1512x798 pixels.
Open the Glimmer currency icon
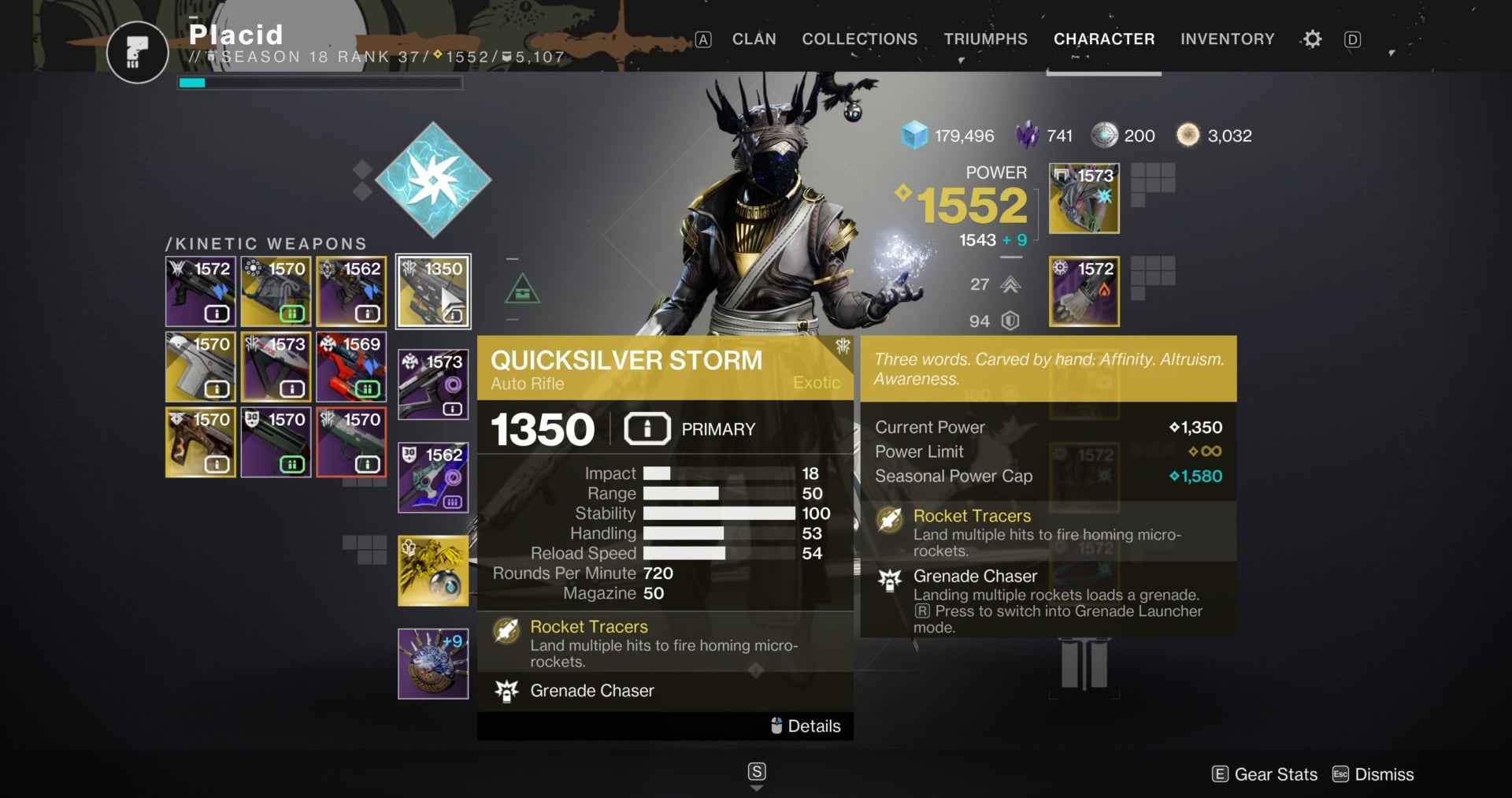(x=913, y=135)
